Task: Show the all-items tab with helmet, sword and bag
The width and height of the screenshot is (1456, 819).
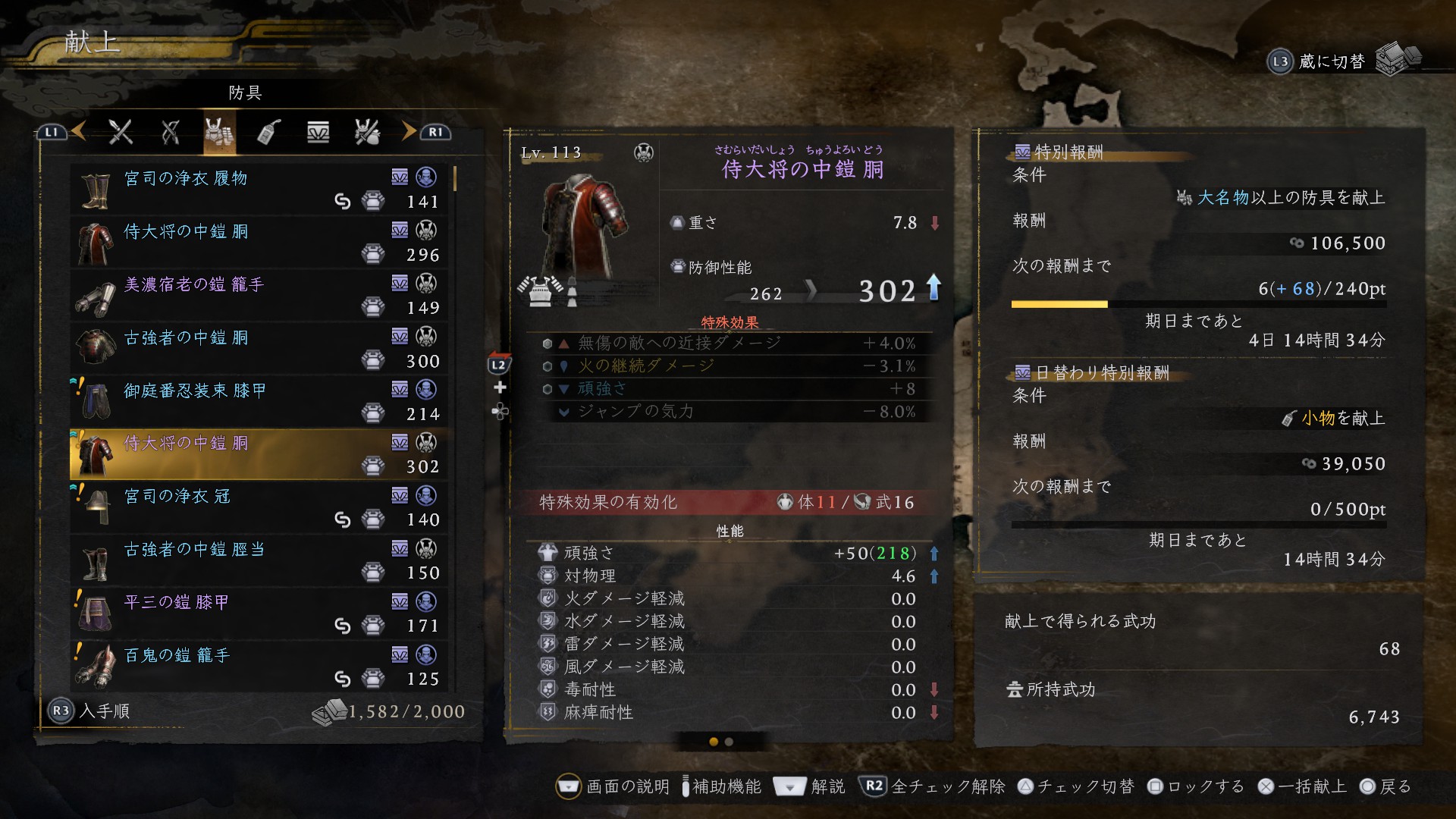Action: (x=367, y=133)
